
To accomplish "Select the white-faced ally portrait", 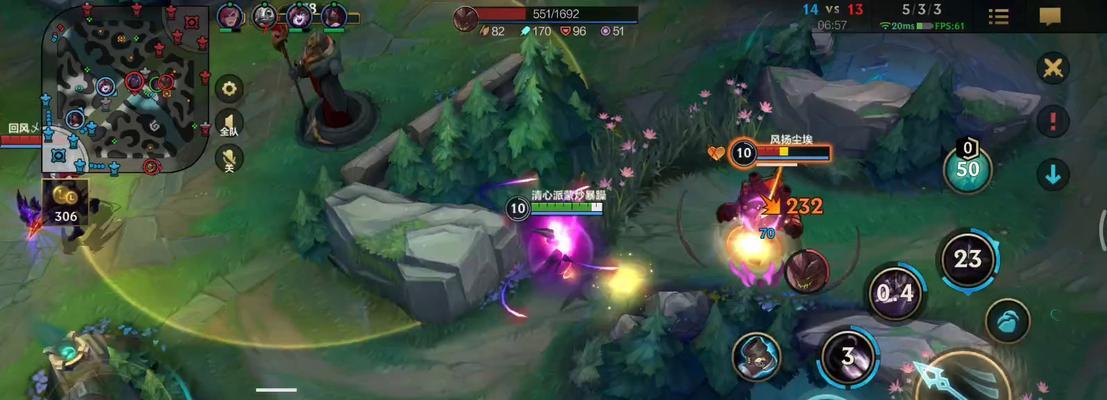I will [x=264, y=16].
